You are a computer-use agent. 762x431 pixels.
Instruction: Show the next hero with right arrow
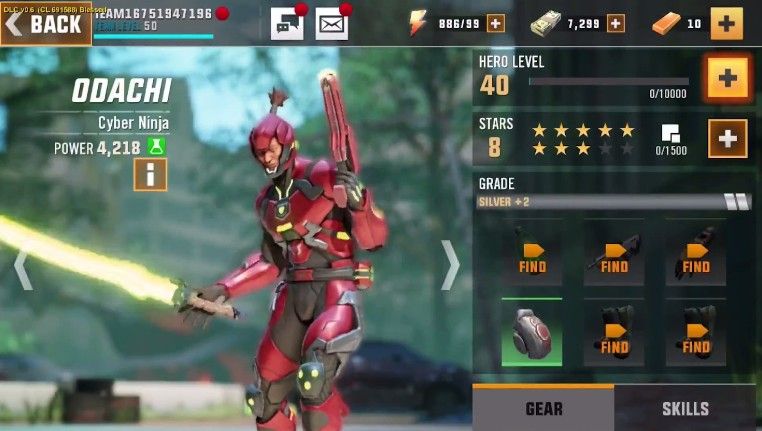[451, 266]
